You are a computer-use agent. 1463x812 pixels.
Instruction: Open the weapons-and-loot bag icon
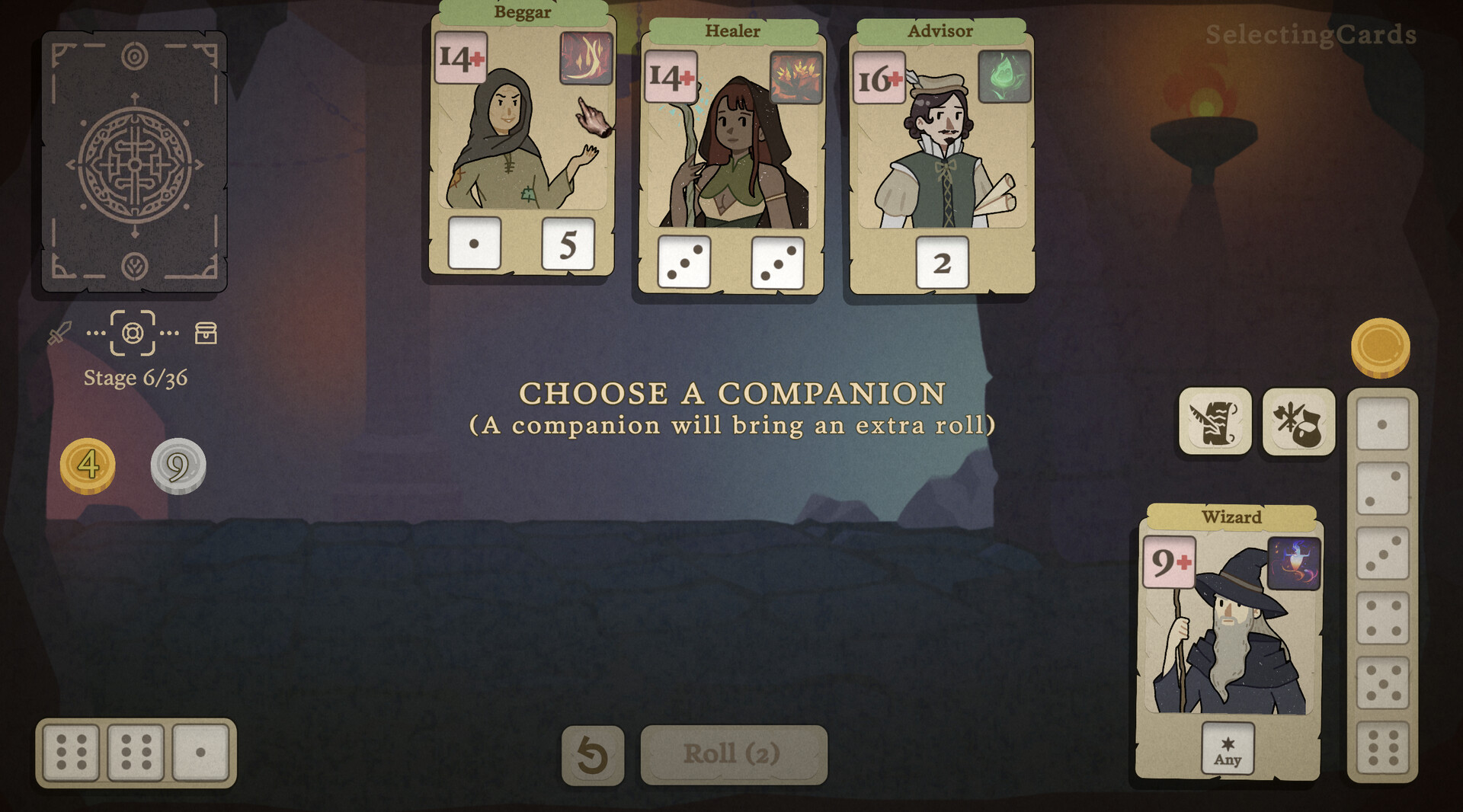[1298, 421]
